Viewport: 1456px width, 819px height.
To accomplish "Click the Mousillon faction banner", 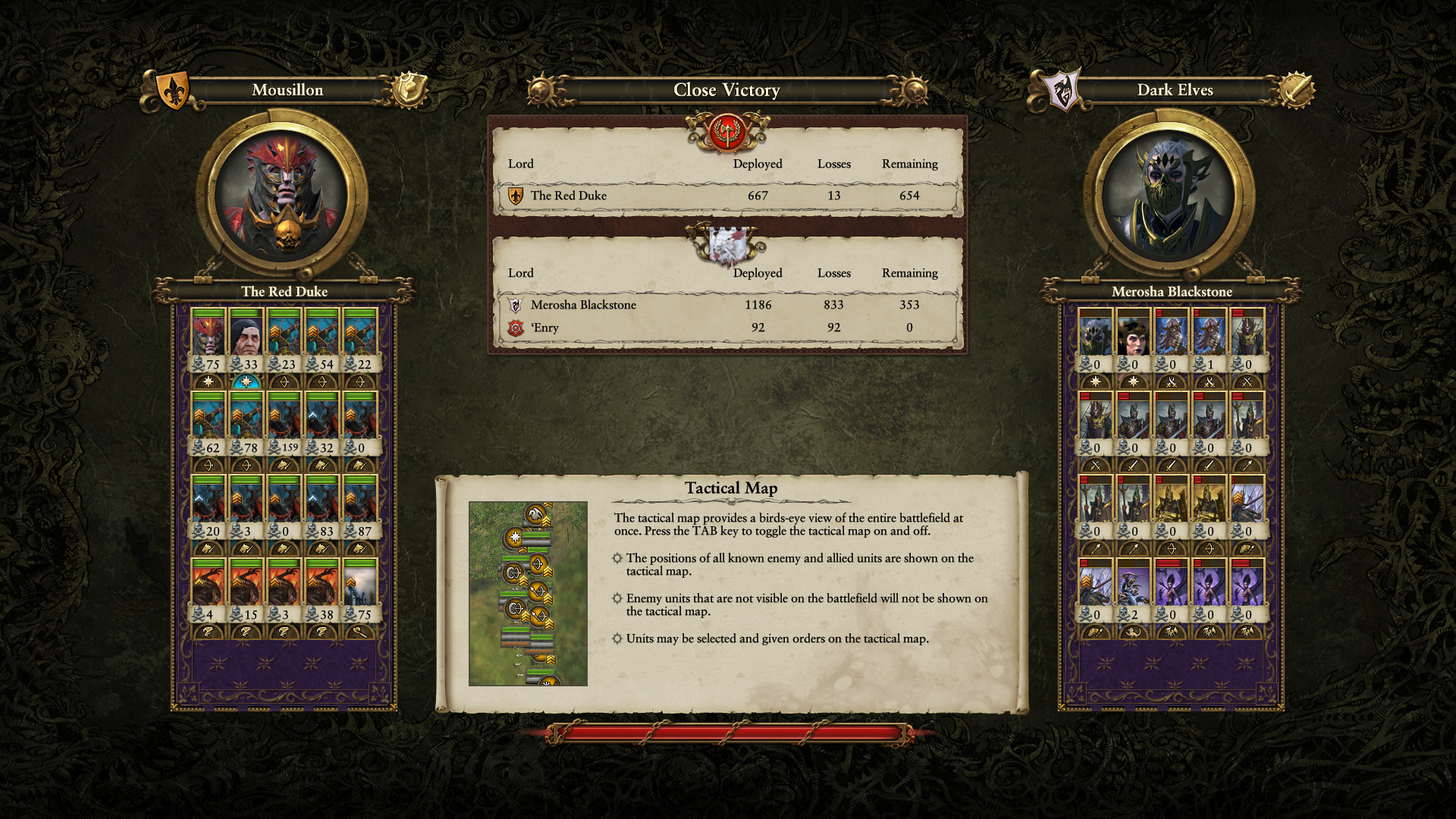I will pyautogui.click(x=287, y=90).
